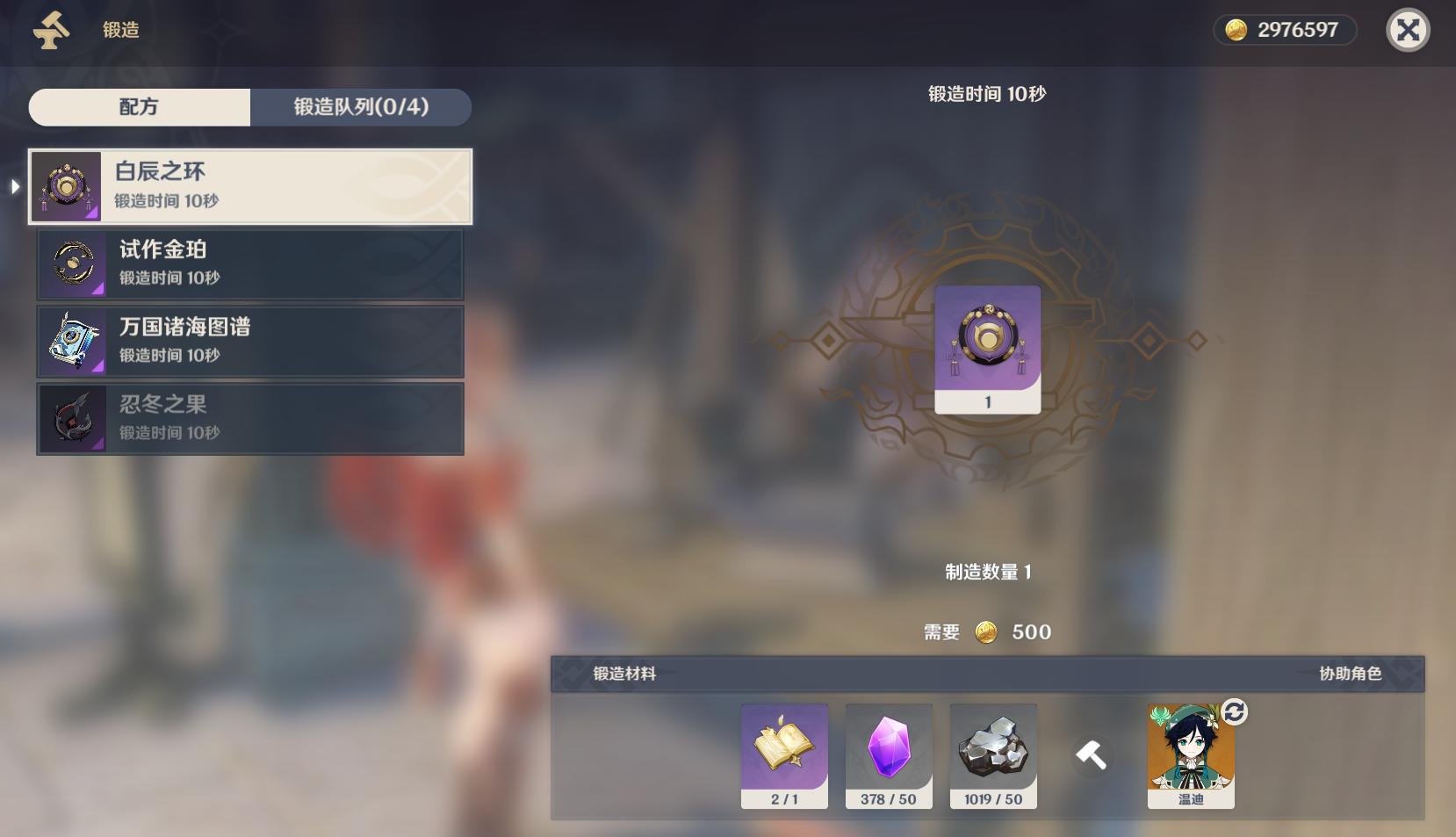Click the forge hammer icon
The width and height of the screenshot is (1456, 837).
[1092, 755]
